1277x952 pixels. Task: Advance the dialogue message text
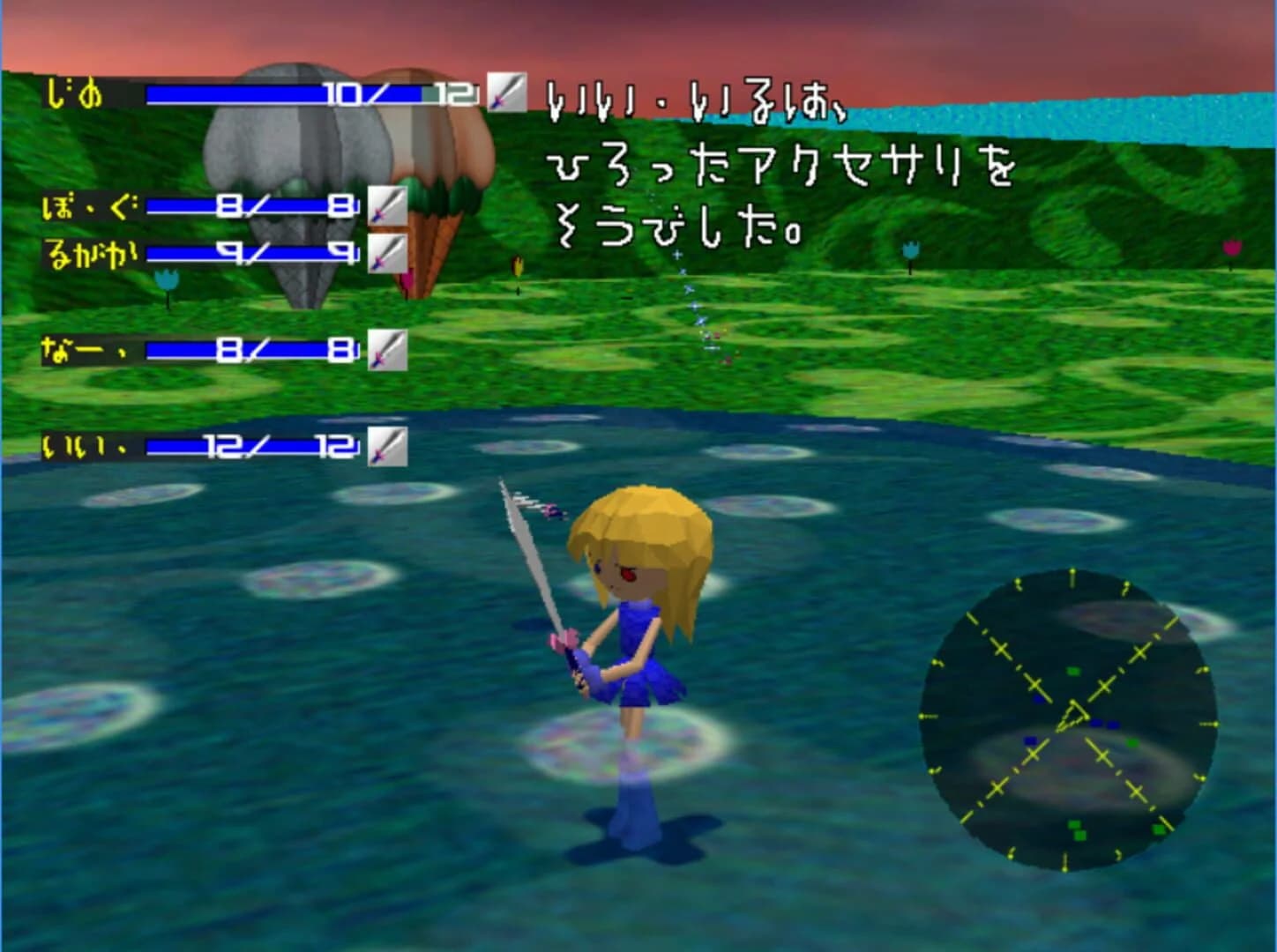click(x=785, y=167)
